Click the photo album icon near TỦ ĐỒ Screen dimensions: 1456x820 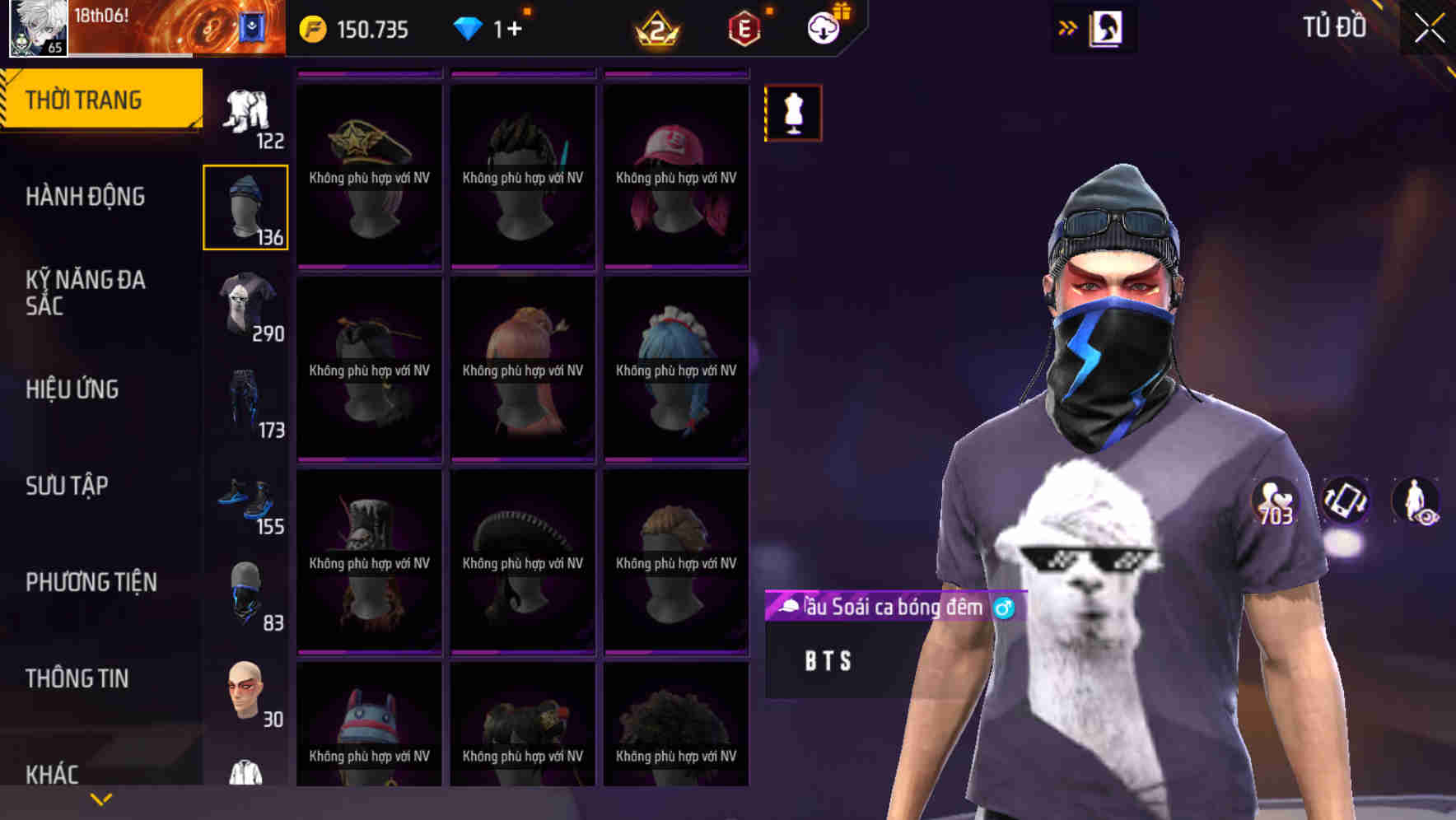point(1106,27)
